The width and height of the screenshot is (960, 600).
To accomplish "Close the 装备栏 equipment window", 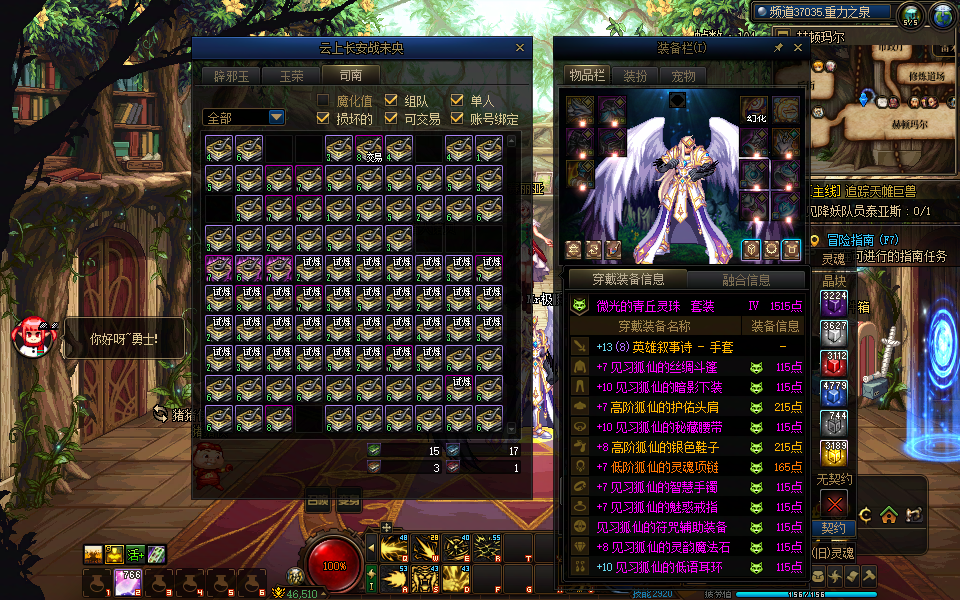I will [795, 47].
